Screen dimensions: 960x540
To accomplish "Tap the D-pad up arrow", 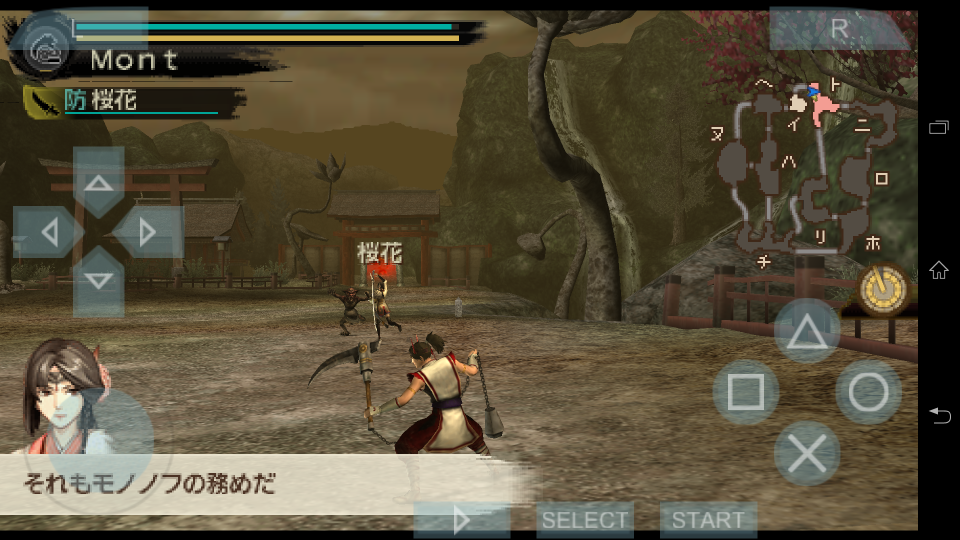I will click(98, 183).
